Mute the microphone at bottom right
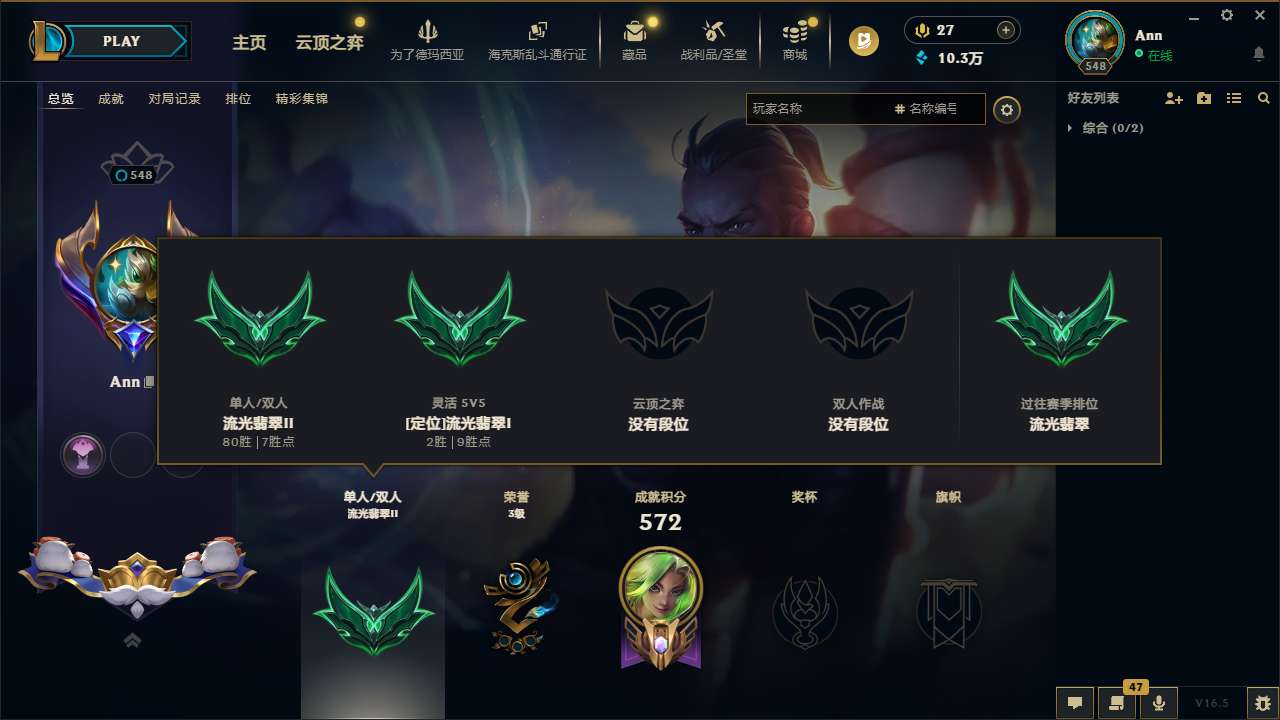This screenshot has height=720, width=1280. click(x=1160, y=702)
